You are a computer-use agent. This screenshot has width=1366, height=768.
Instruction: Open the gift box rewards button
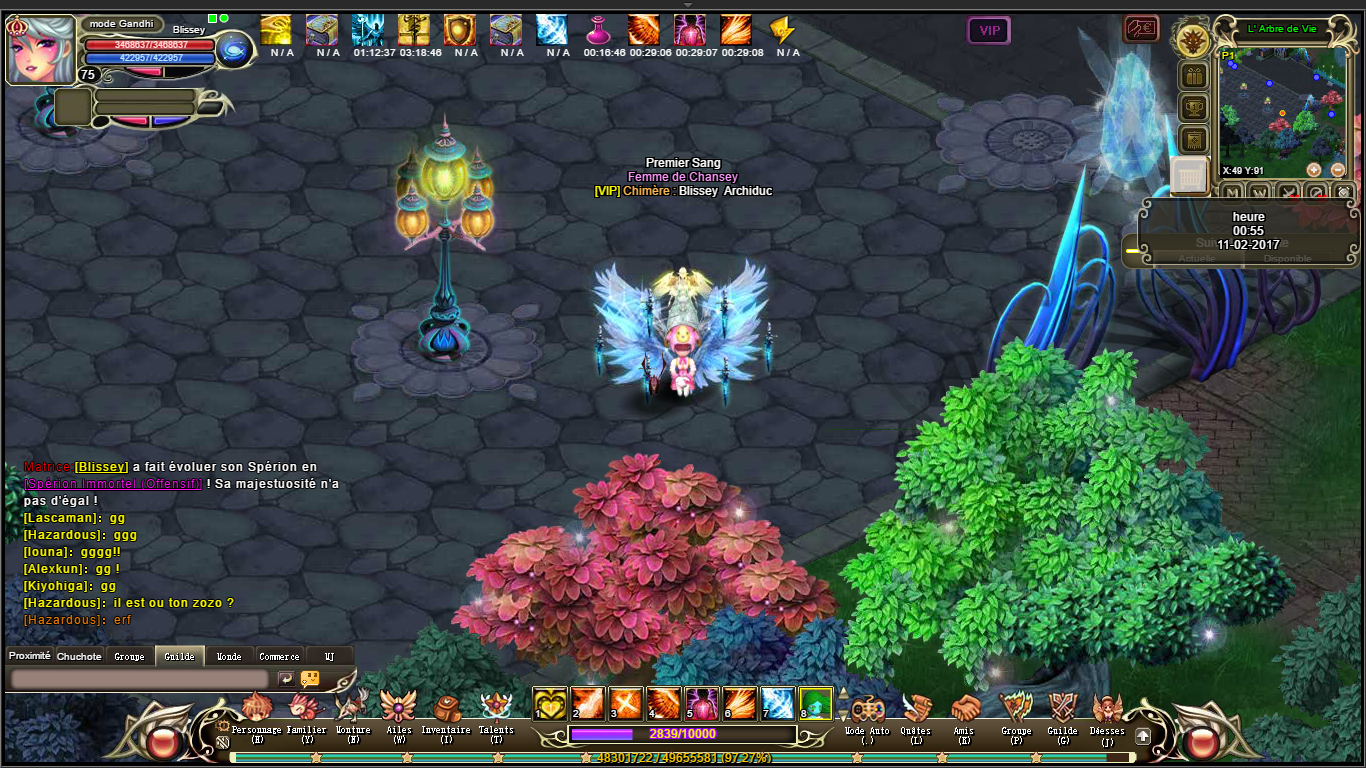(1193, 76)
